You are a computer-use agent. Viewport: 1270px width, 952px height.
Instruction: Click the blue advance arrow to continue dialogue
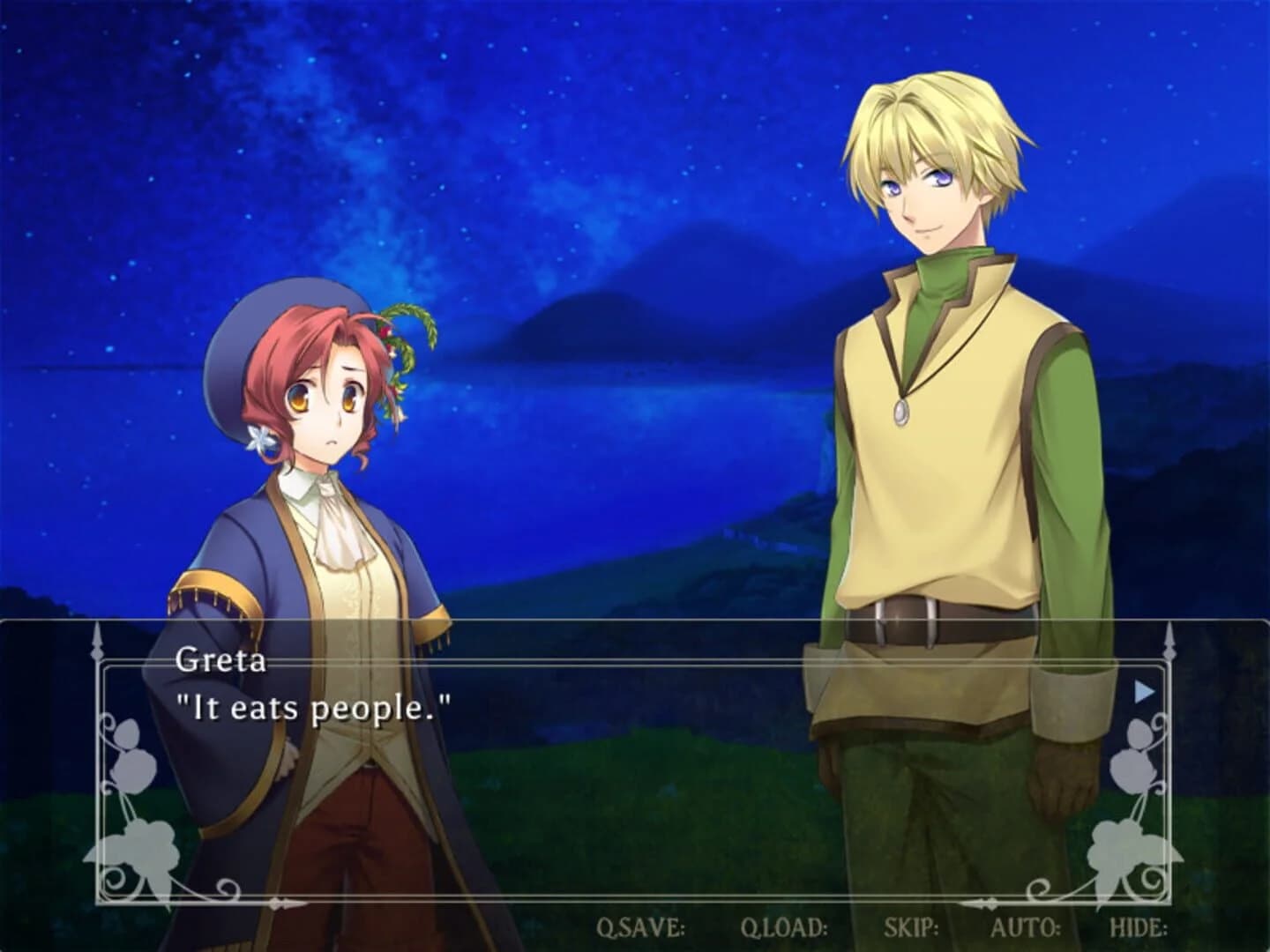[1144, 690]
